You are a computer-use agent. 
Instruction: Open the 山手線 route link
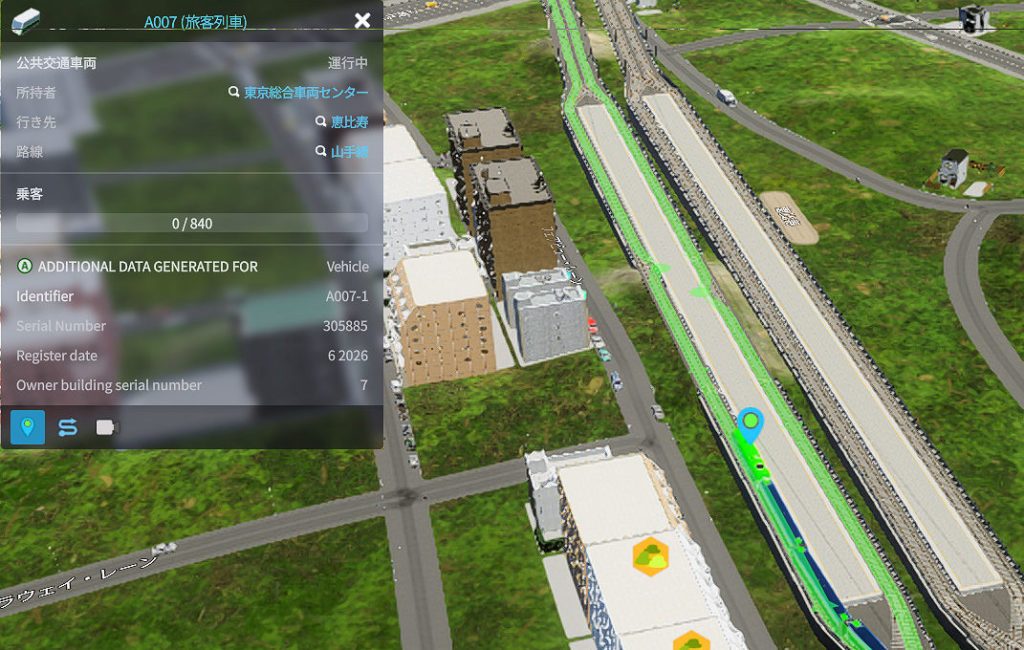point(349,152)
